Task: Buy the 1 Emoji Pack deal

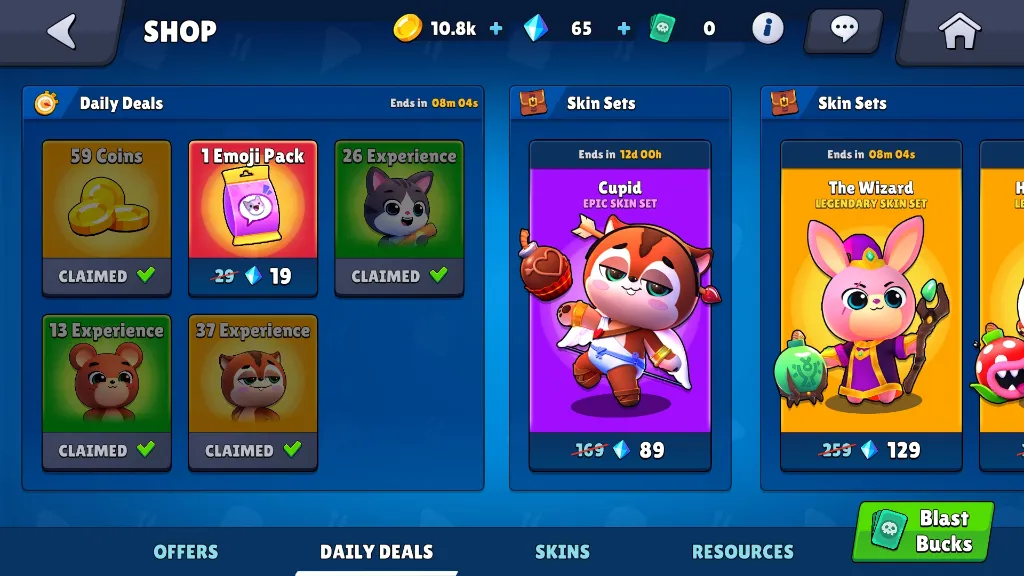Action: (253, 218)
